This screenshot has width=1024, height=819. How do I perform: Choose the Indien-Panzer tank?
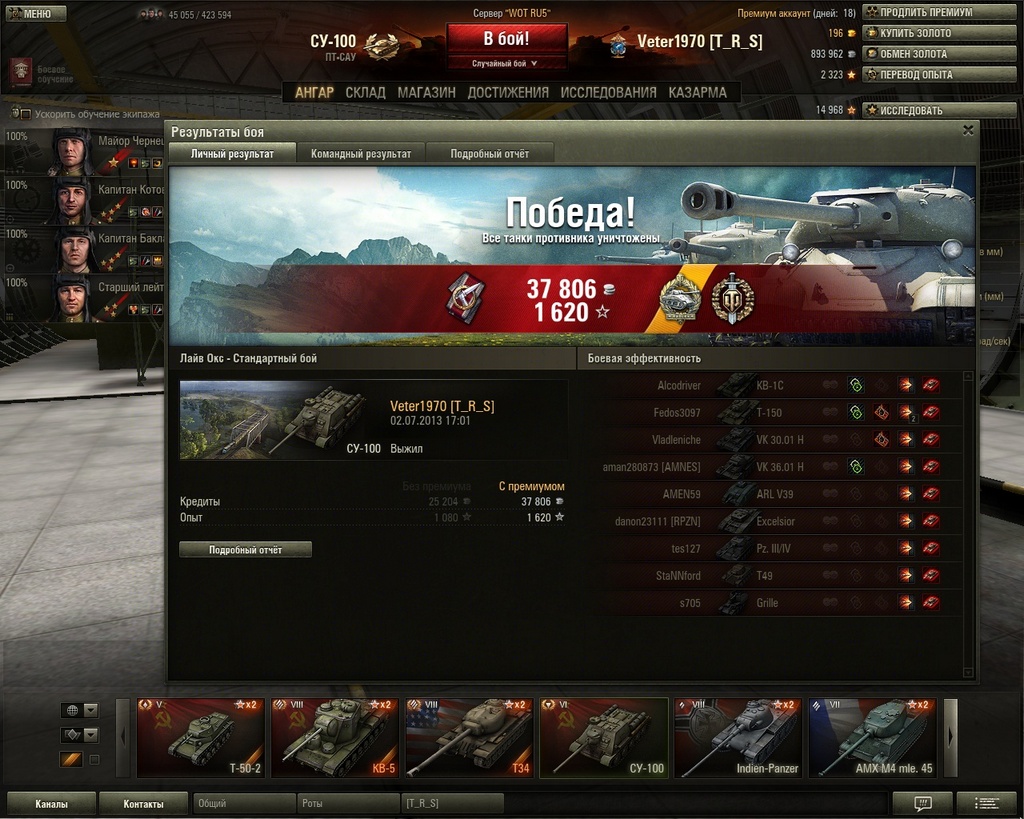coord(739,738)
